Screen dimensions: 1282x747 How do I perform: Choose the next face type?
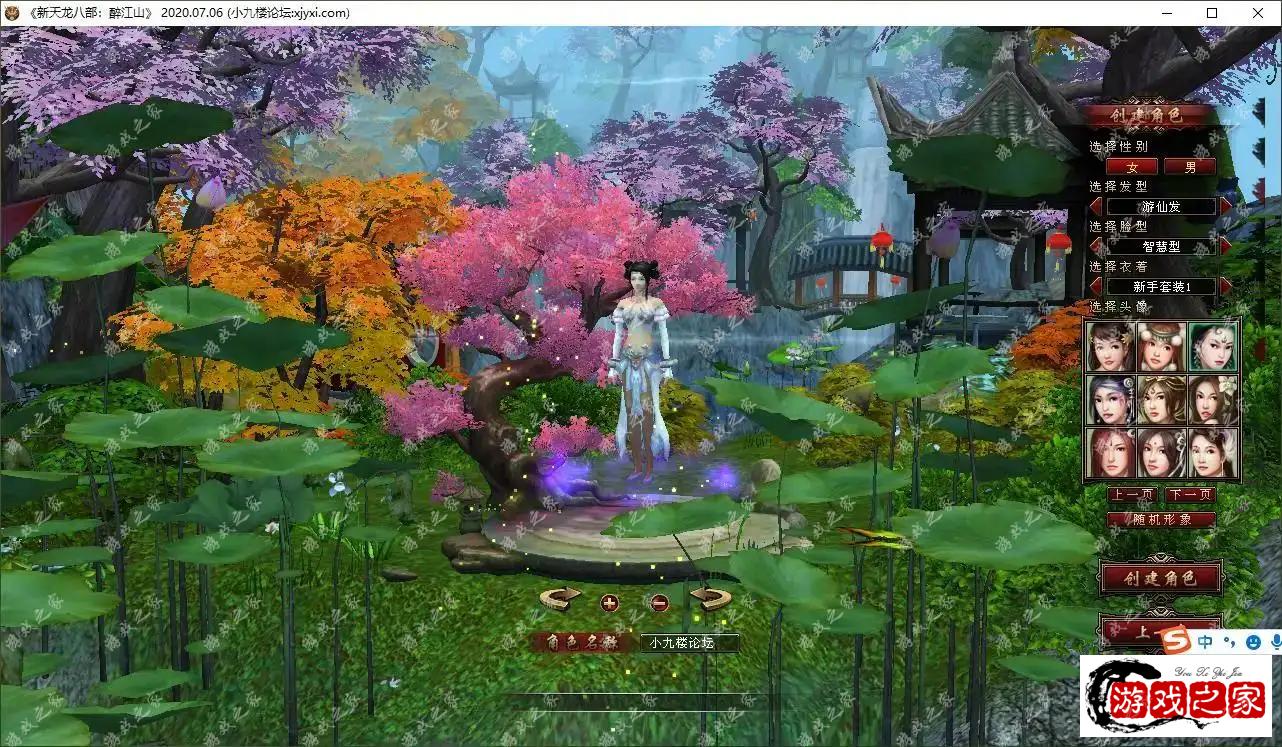point(1226,246)
